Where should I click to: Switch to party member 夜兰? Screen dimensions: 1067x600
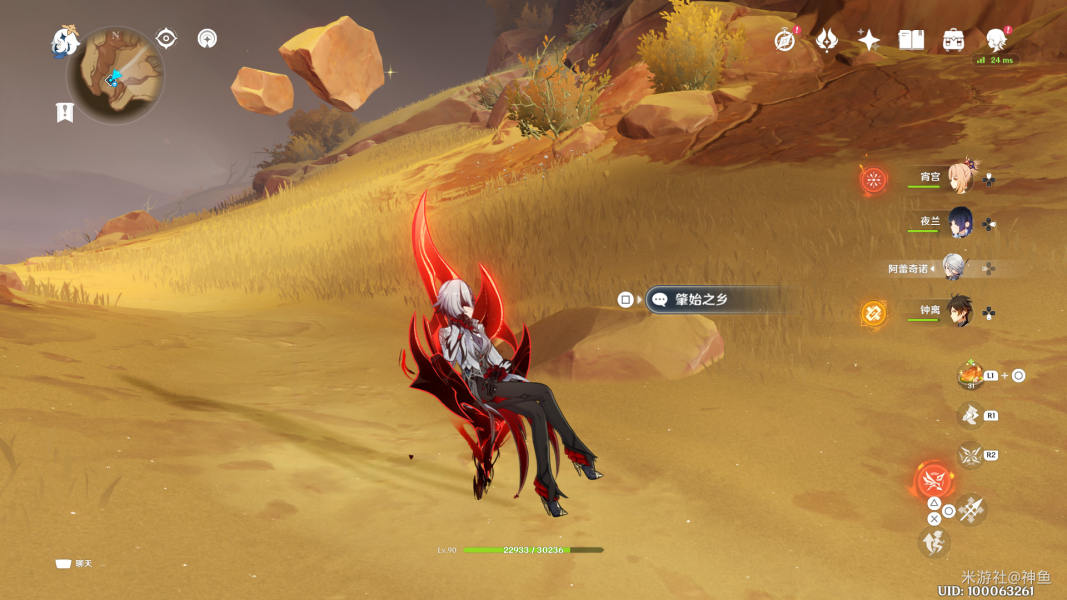(960, 222)
